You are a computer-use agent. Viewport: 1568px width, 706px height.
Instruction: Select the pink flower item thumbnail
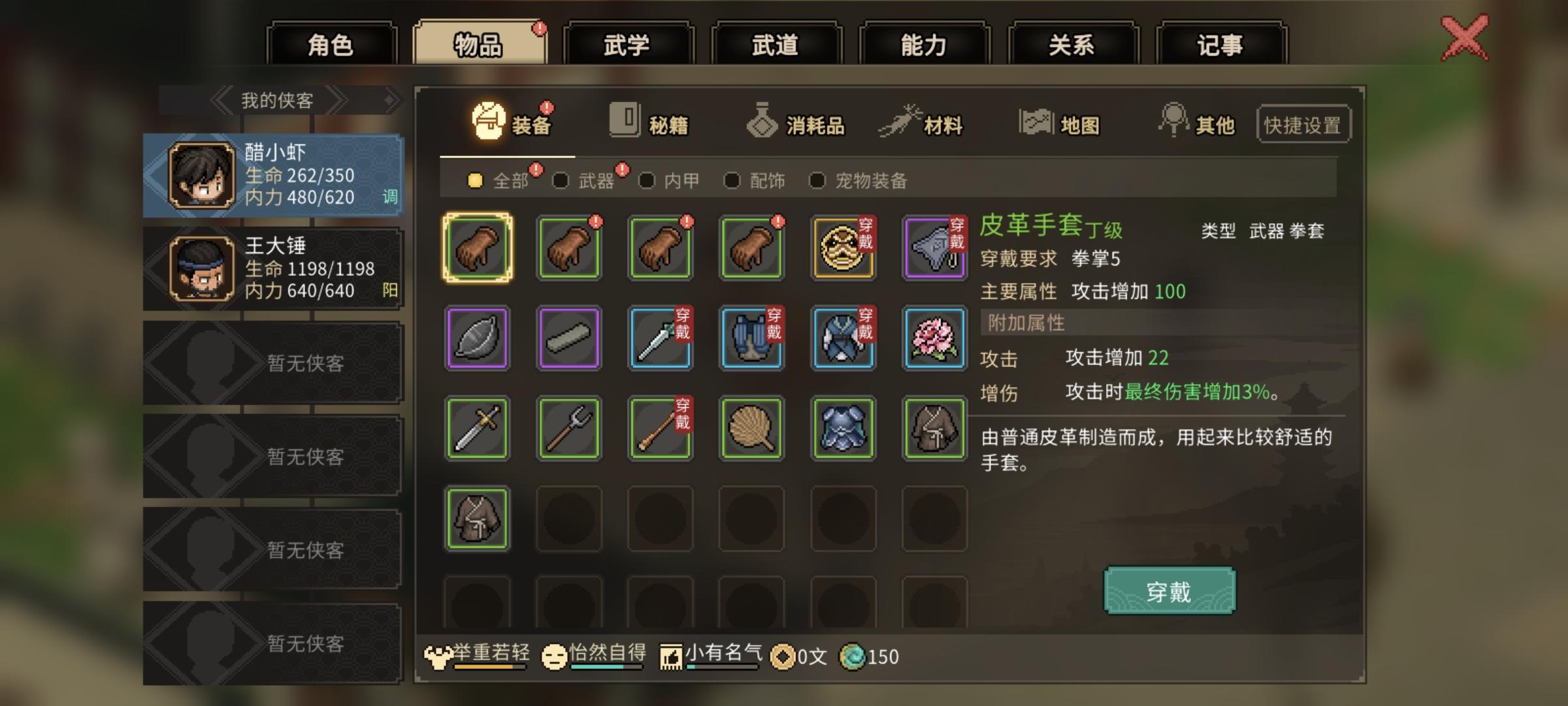[934, 339]
